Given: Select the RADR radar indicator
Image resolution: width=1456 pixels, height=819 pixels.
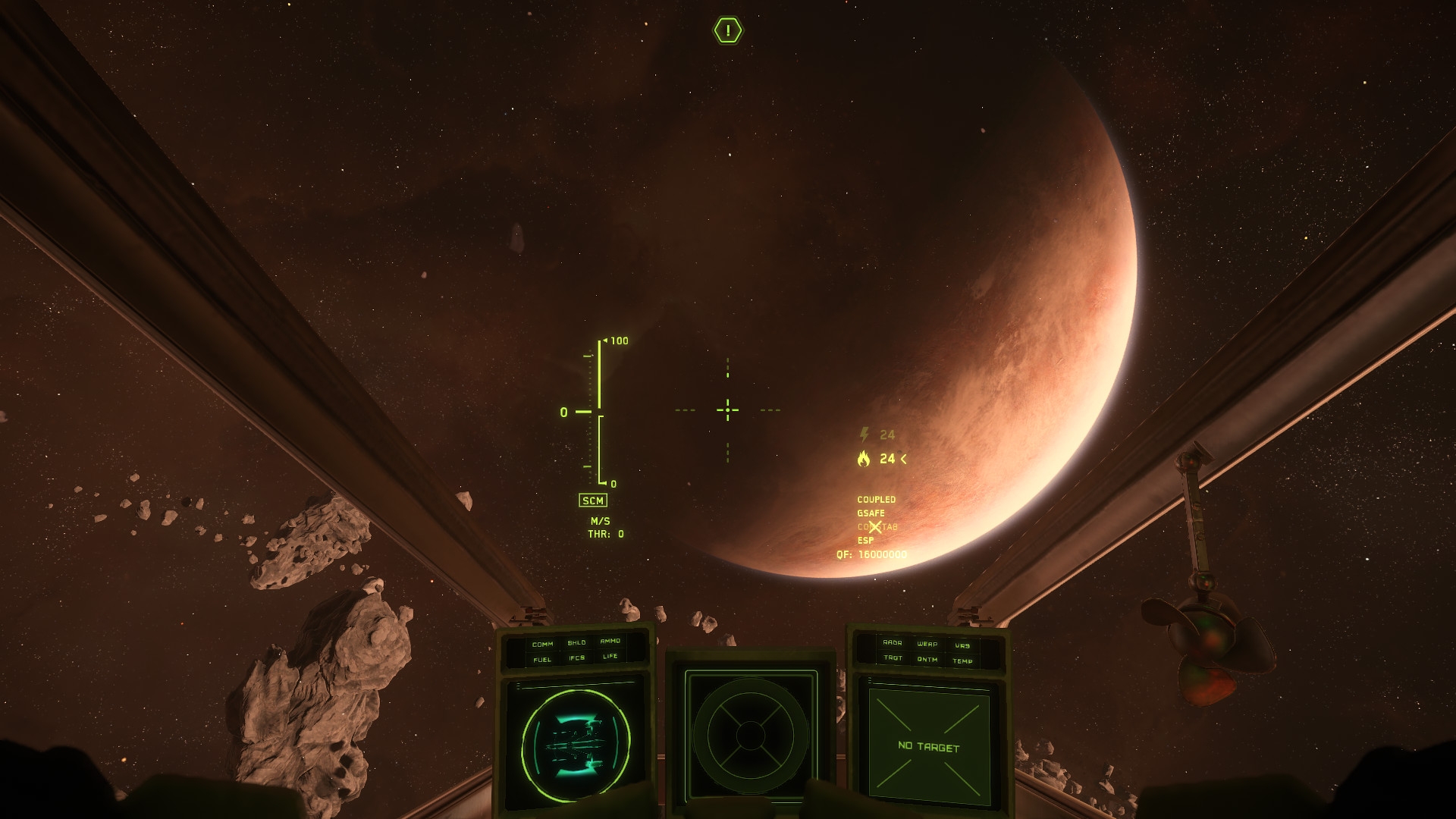Looking at the screenshot, I should click(x=893, y=643).
